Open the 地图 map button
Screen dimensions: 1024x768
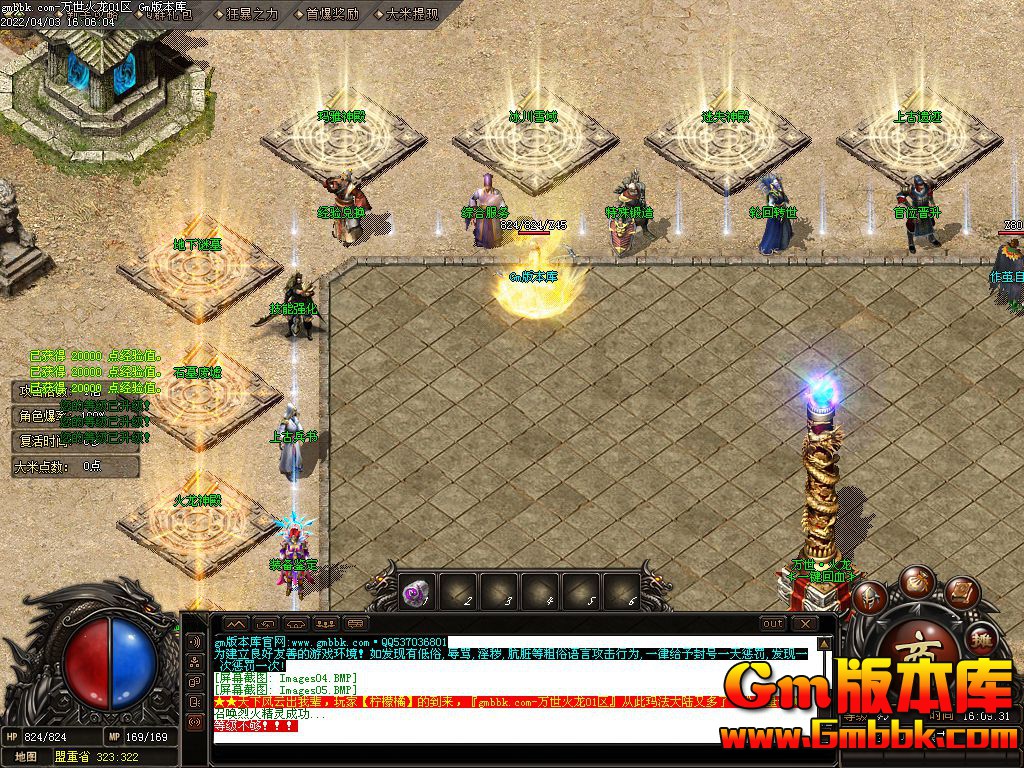point(27,757)
